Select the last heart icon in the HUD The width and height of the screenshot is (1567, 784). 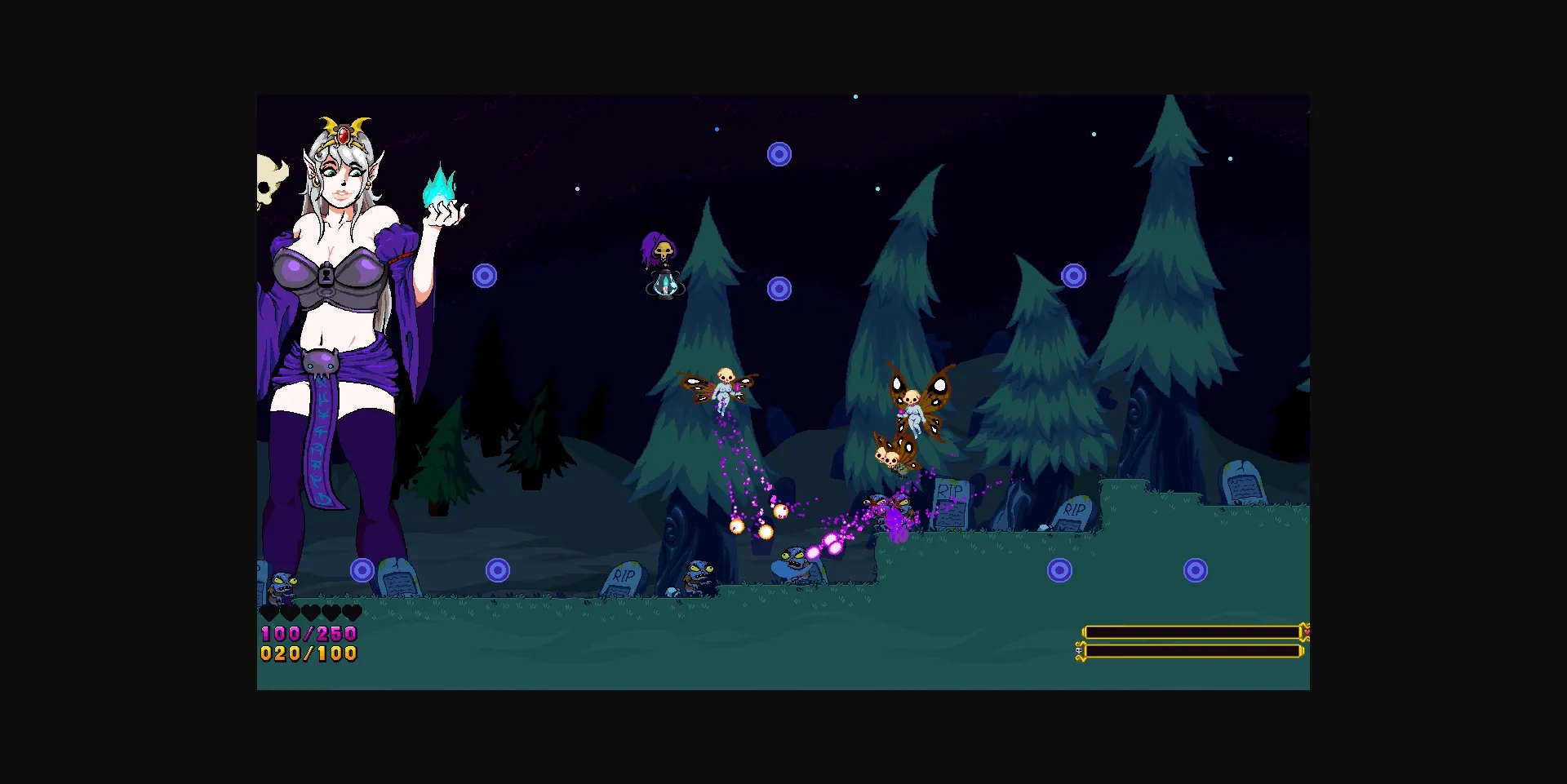351,612
